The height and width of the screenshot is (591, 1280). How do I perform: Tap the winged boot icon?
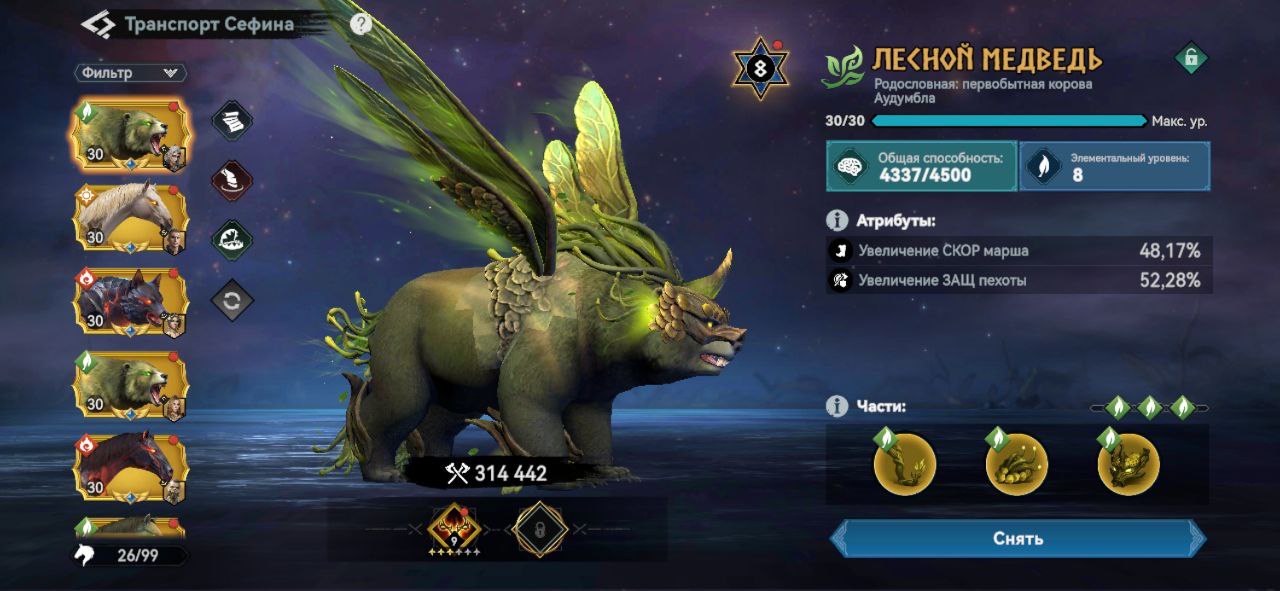(x=232, y=181)
